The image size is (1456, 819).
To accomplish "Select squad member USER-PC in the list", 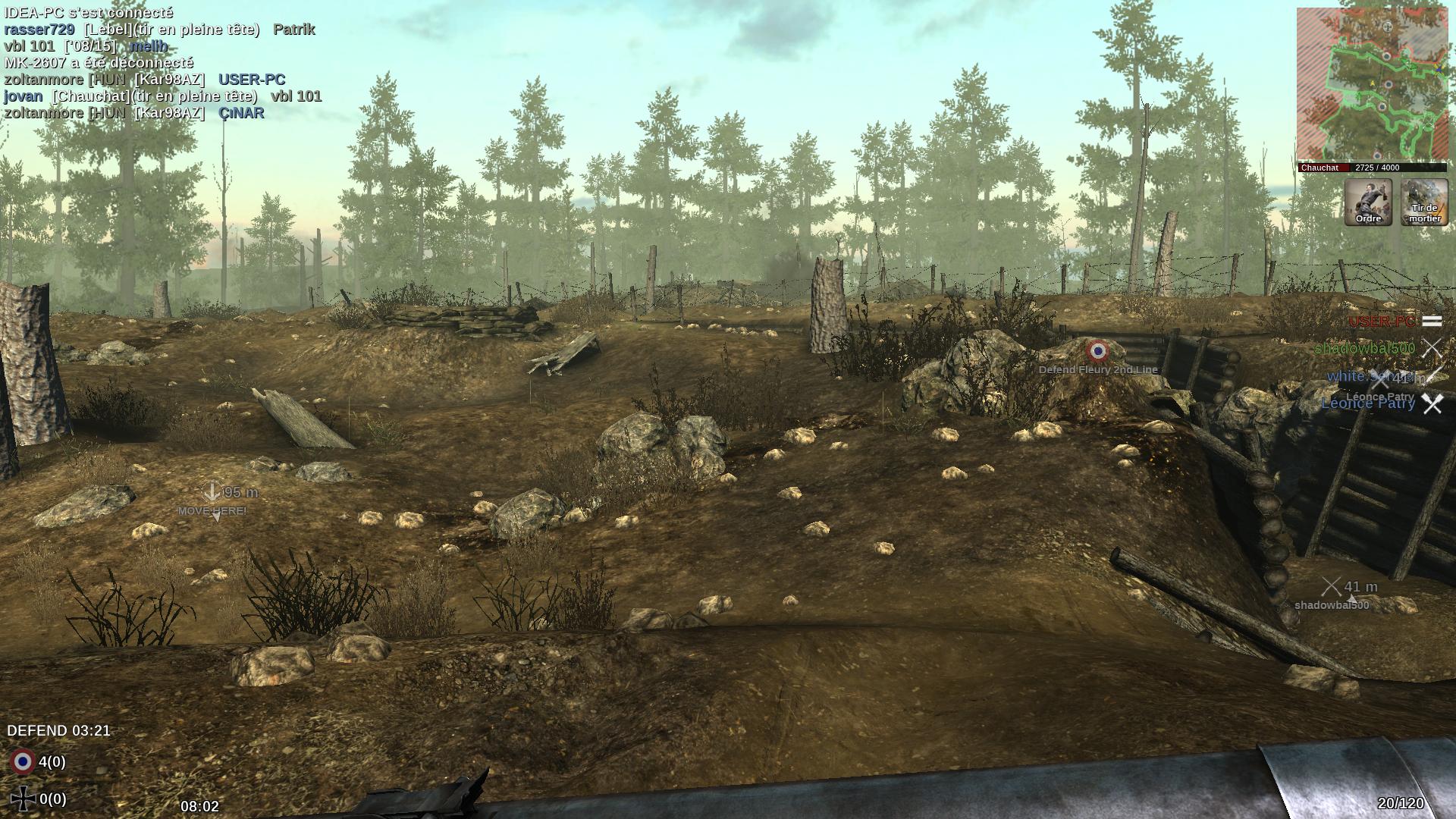I will point(1382,322).
